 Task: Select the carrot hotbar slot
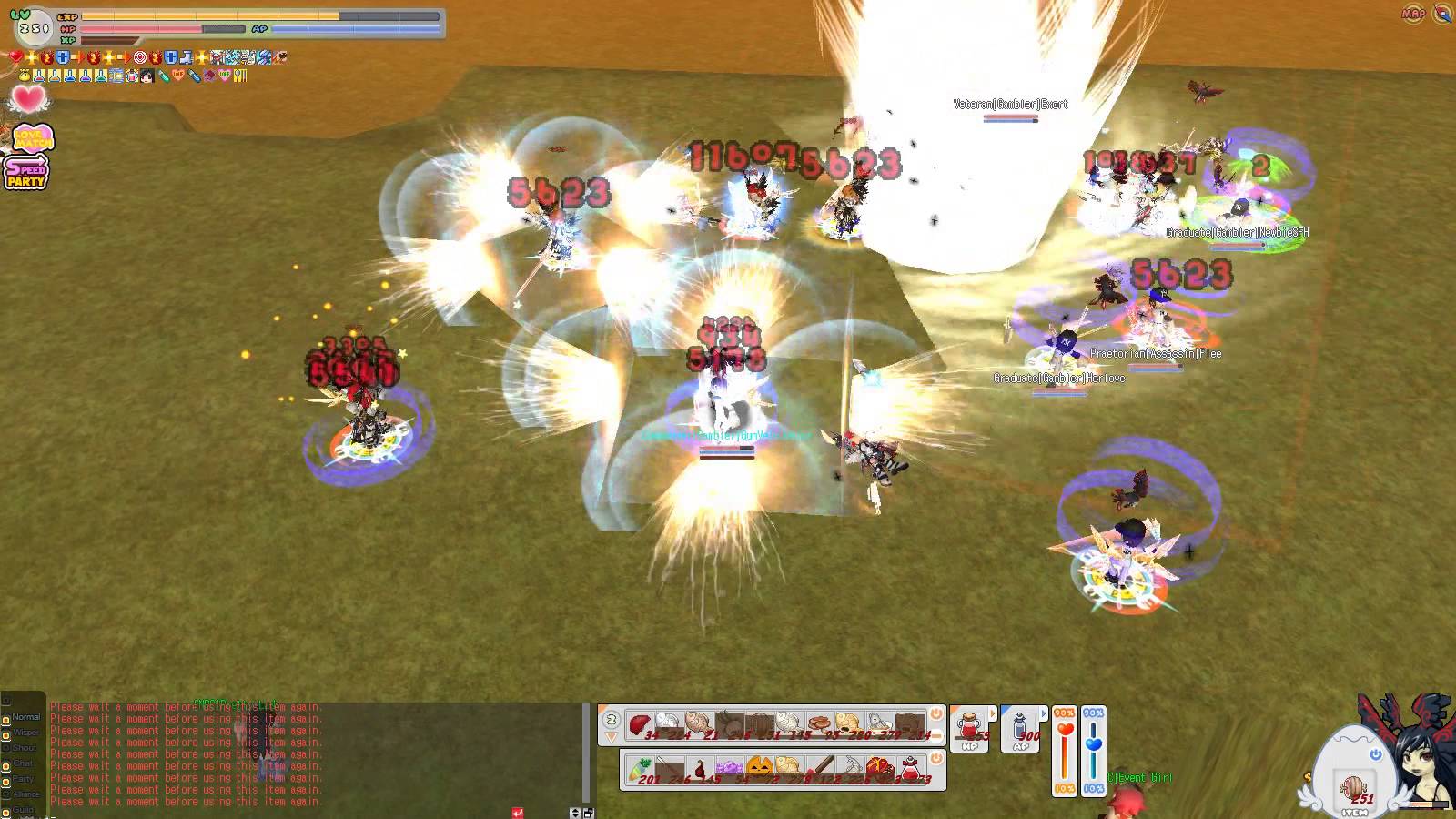click(639, 770)
